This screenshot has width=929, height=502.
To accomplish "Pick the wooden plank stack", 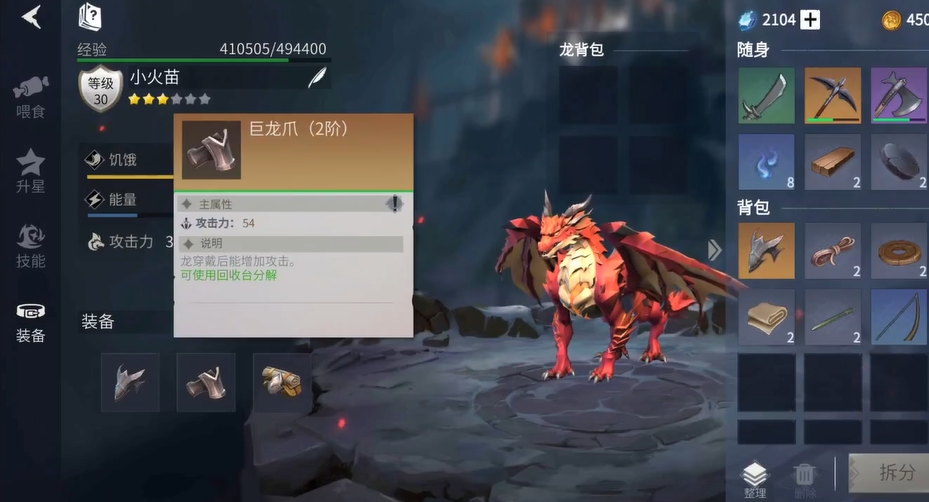I will pos(832,162).
